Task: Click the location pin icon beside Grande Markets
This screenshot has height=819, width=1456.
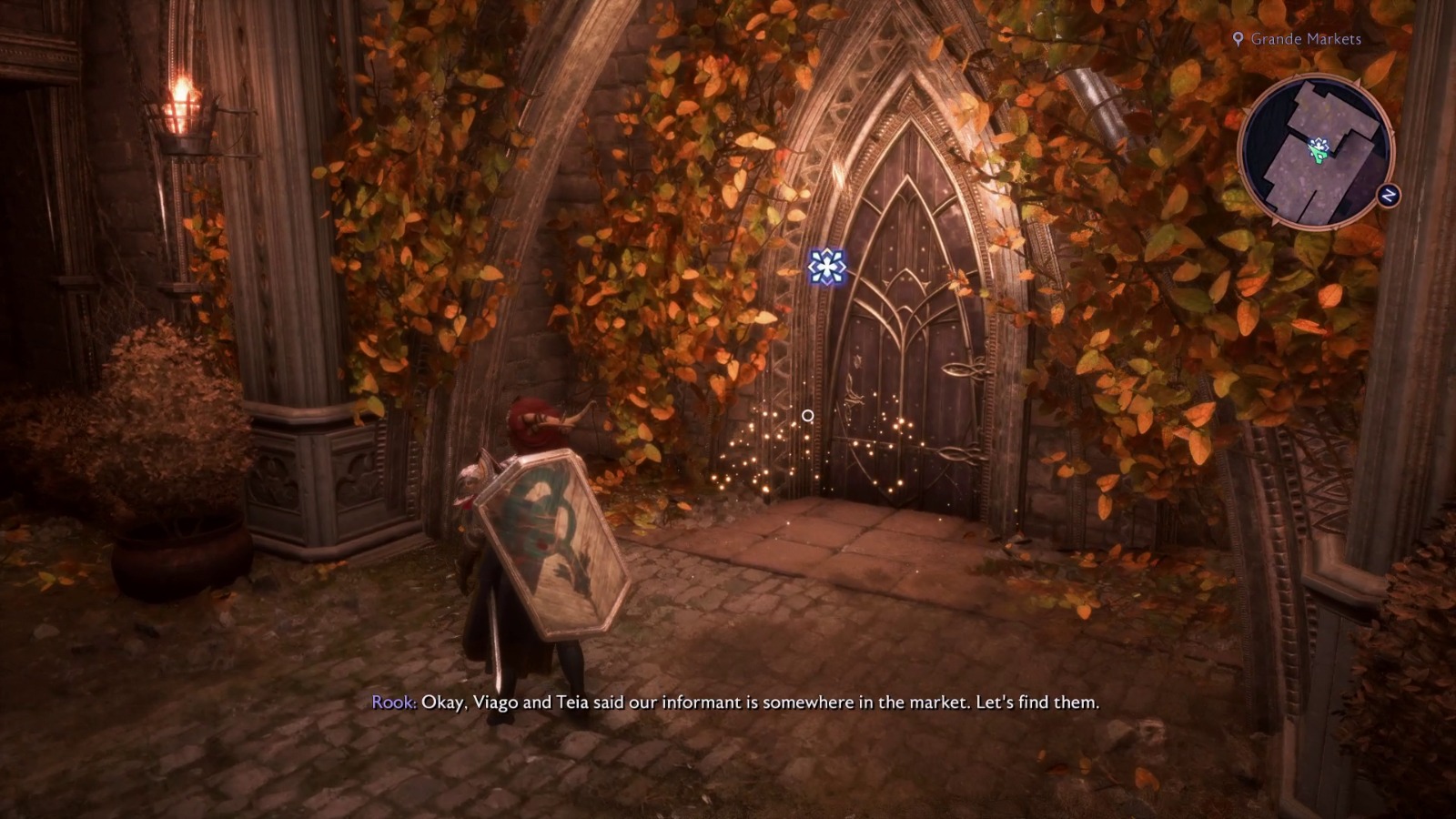Action: tap(1237, 40)
